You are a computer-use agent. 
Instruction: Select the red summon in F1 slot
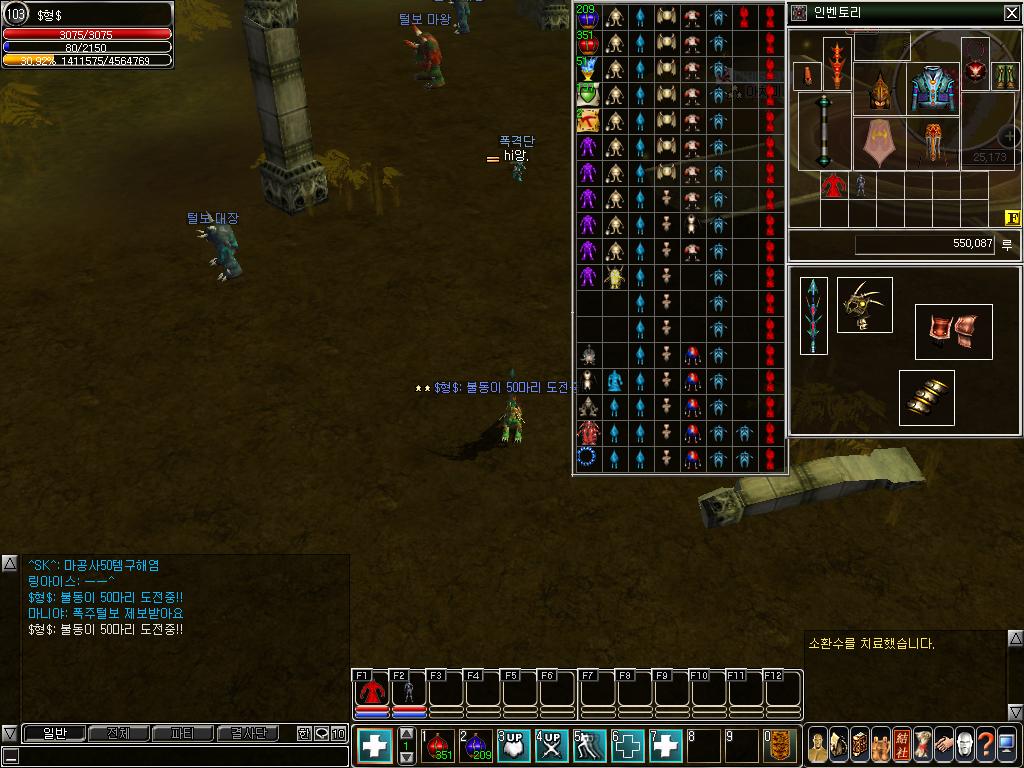[372, 692]
